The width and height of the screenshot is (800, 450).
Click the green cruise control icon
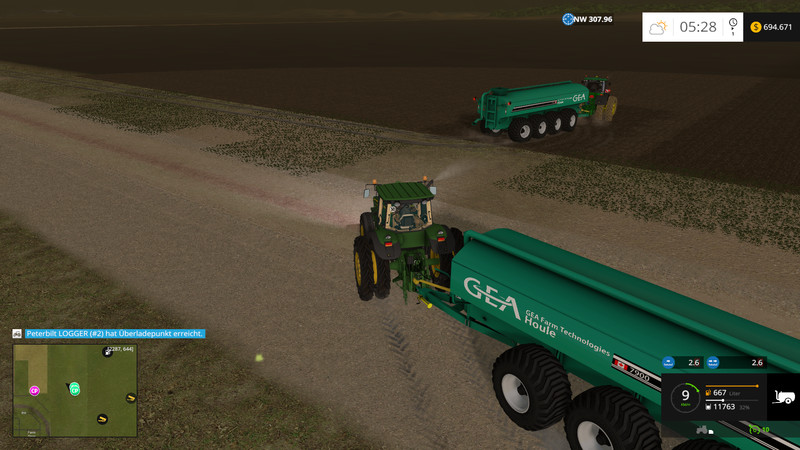click(x=756, y=430)
